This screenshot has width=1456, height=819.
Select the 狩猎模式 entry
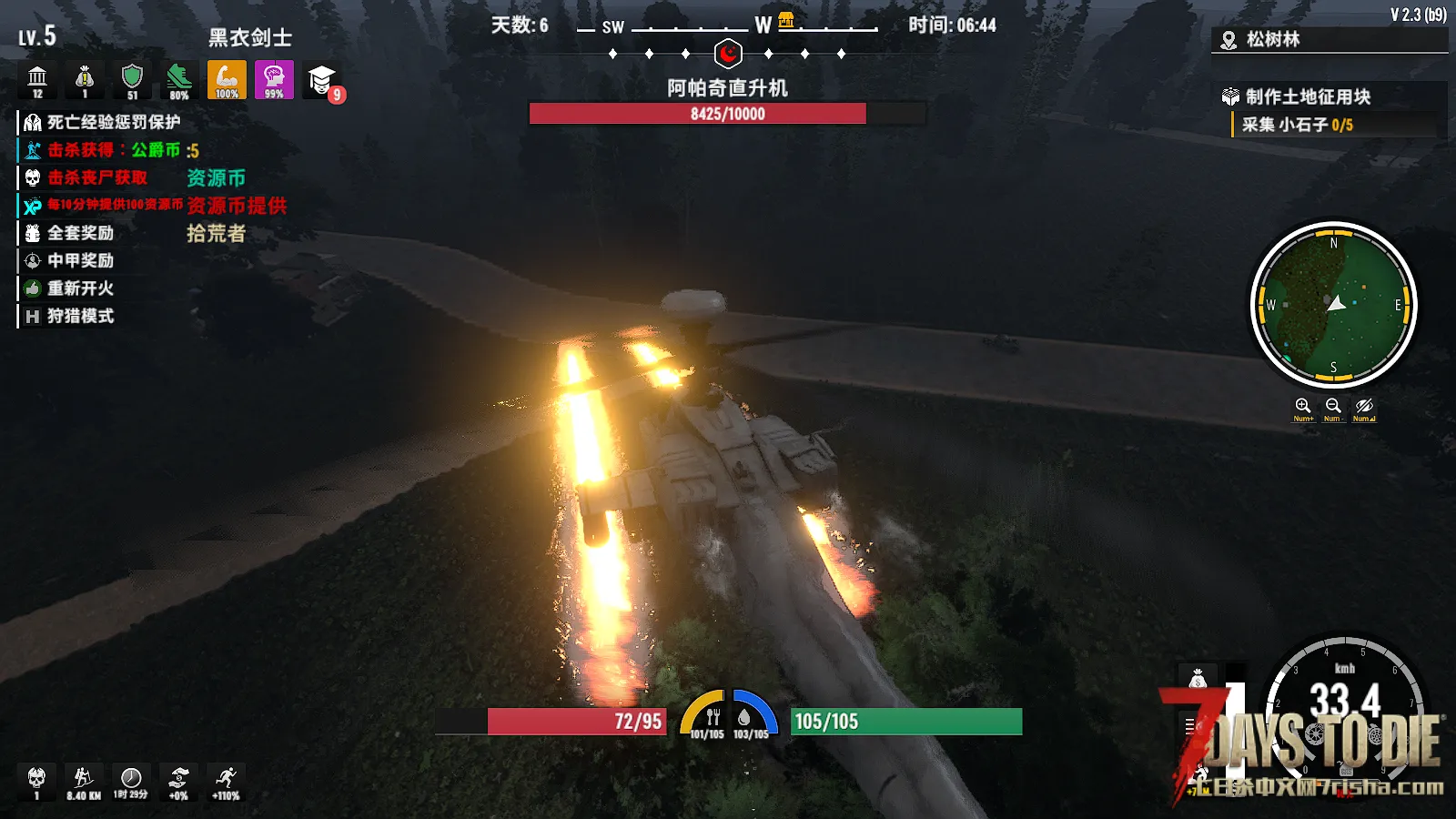(80, 316)
